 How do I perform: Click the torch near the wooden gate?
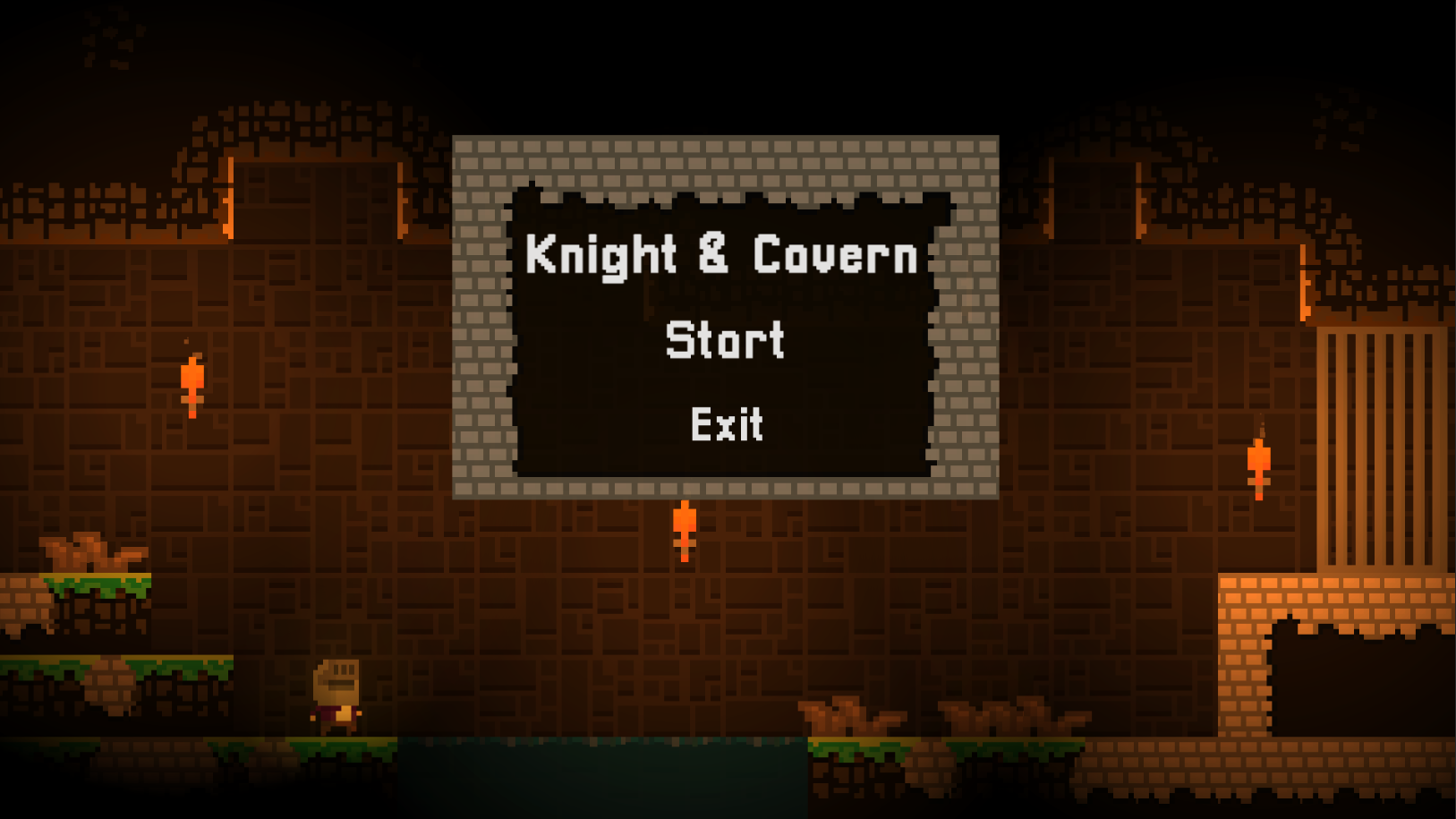click(x=1258, y=461)
